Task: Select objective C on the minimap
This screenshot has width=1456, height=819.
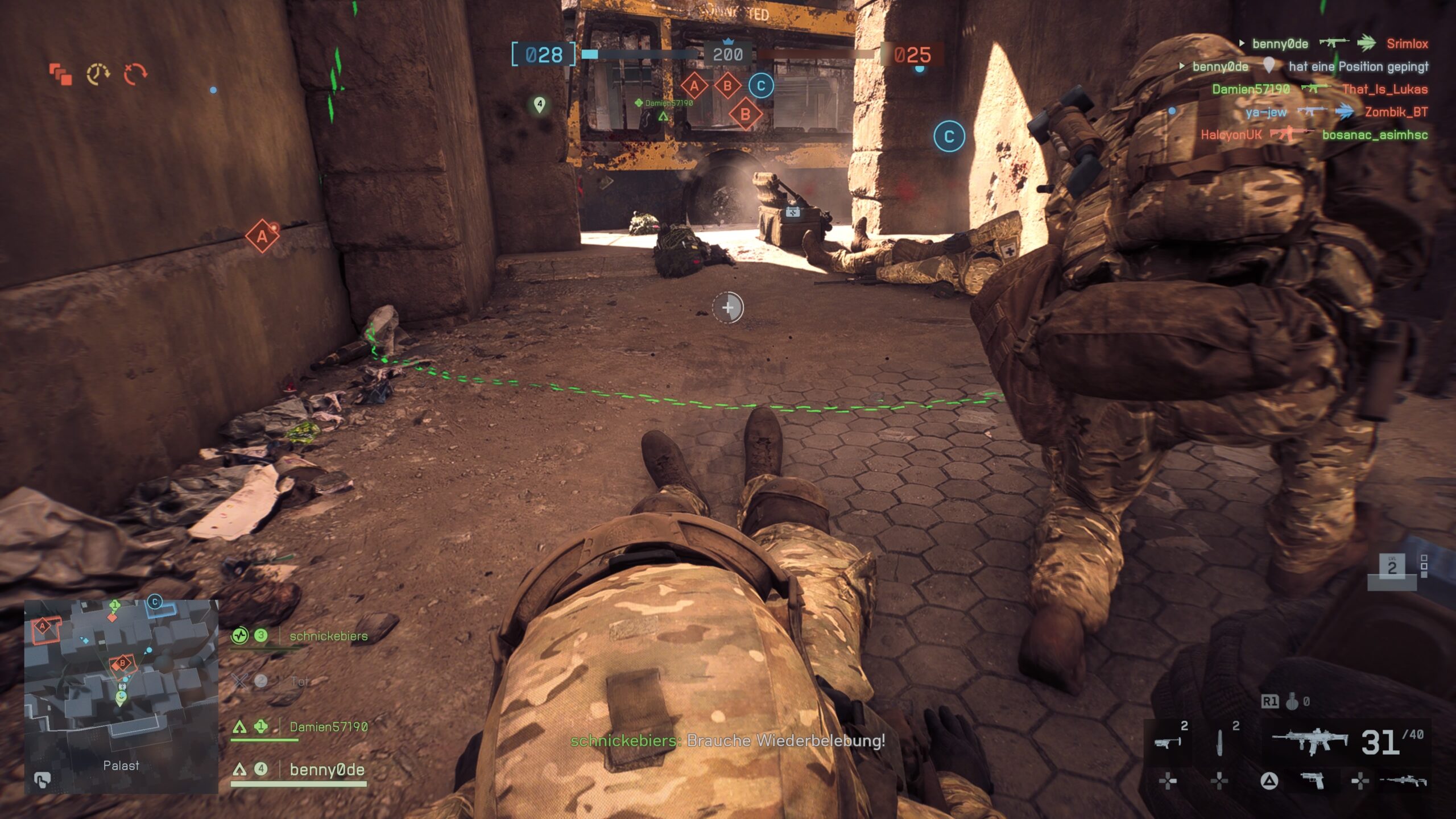Action: [155, 602]
